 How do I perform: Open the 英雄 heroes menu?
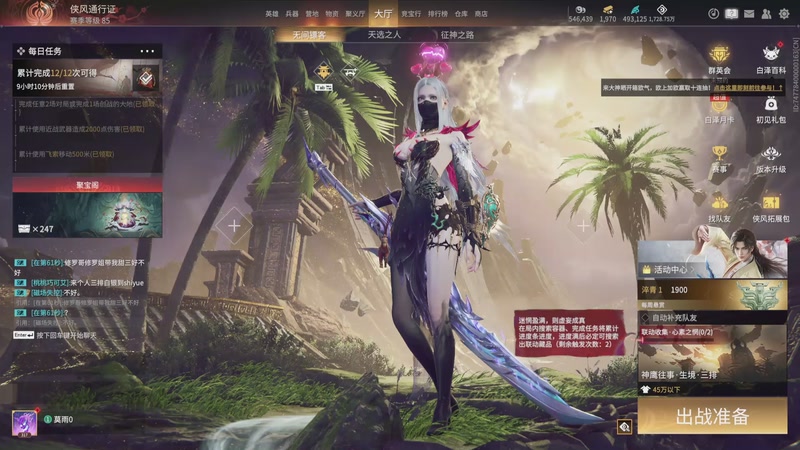[272, 14]
